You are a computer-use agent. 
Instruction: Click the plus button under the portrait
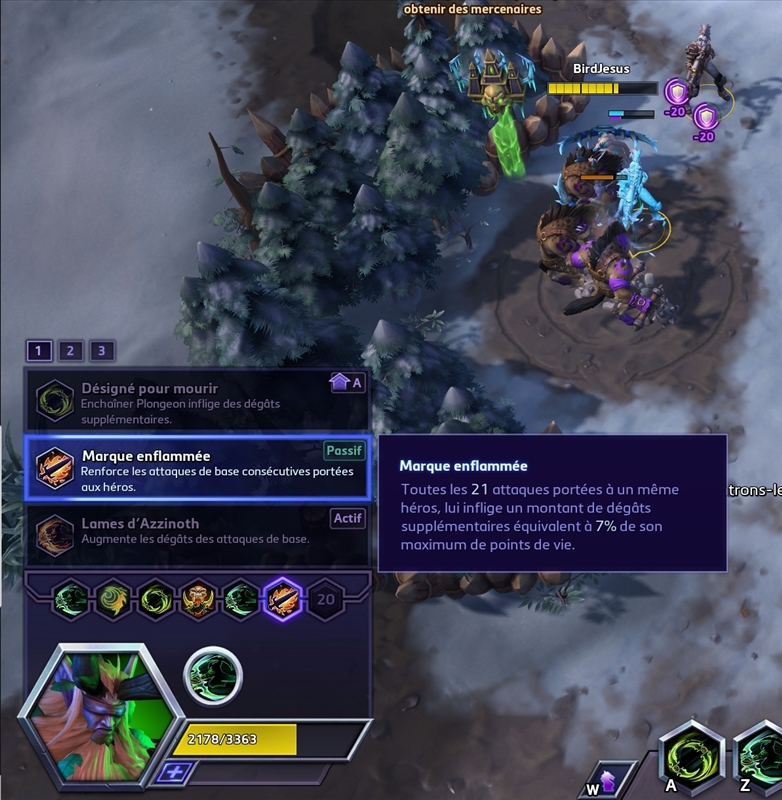(177, 772)
